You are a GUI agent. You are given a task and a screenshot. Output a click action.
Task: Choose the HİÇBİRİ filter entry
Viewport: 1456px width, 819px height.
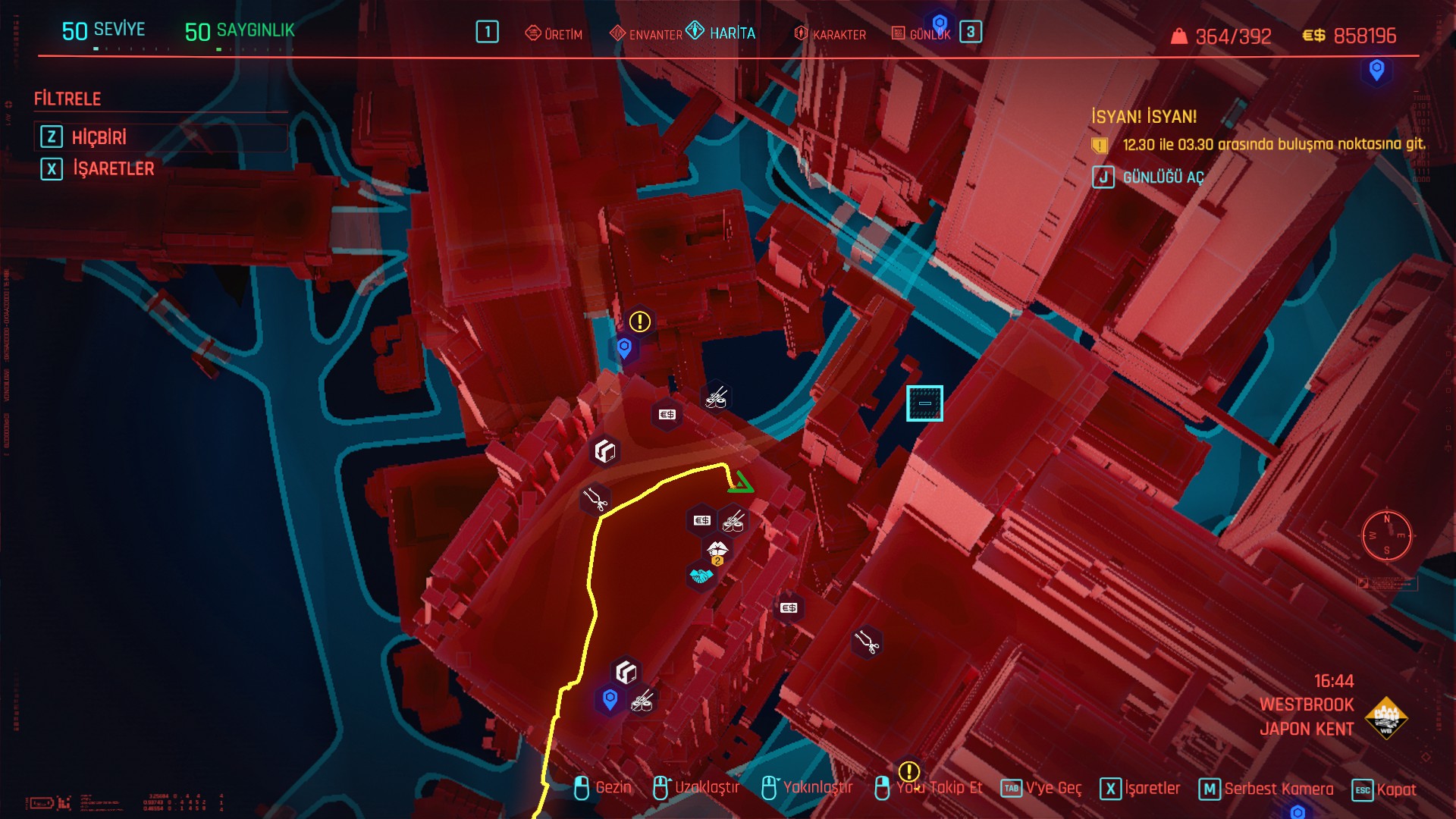coord(99,137)
